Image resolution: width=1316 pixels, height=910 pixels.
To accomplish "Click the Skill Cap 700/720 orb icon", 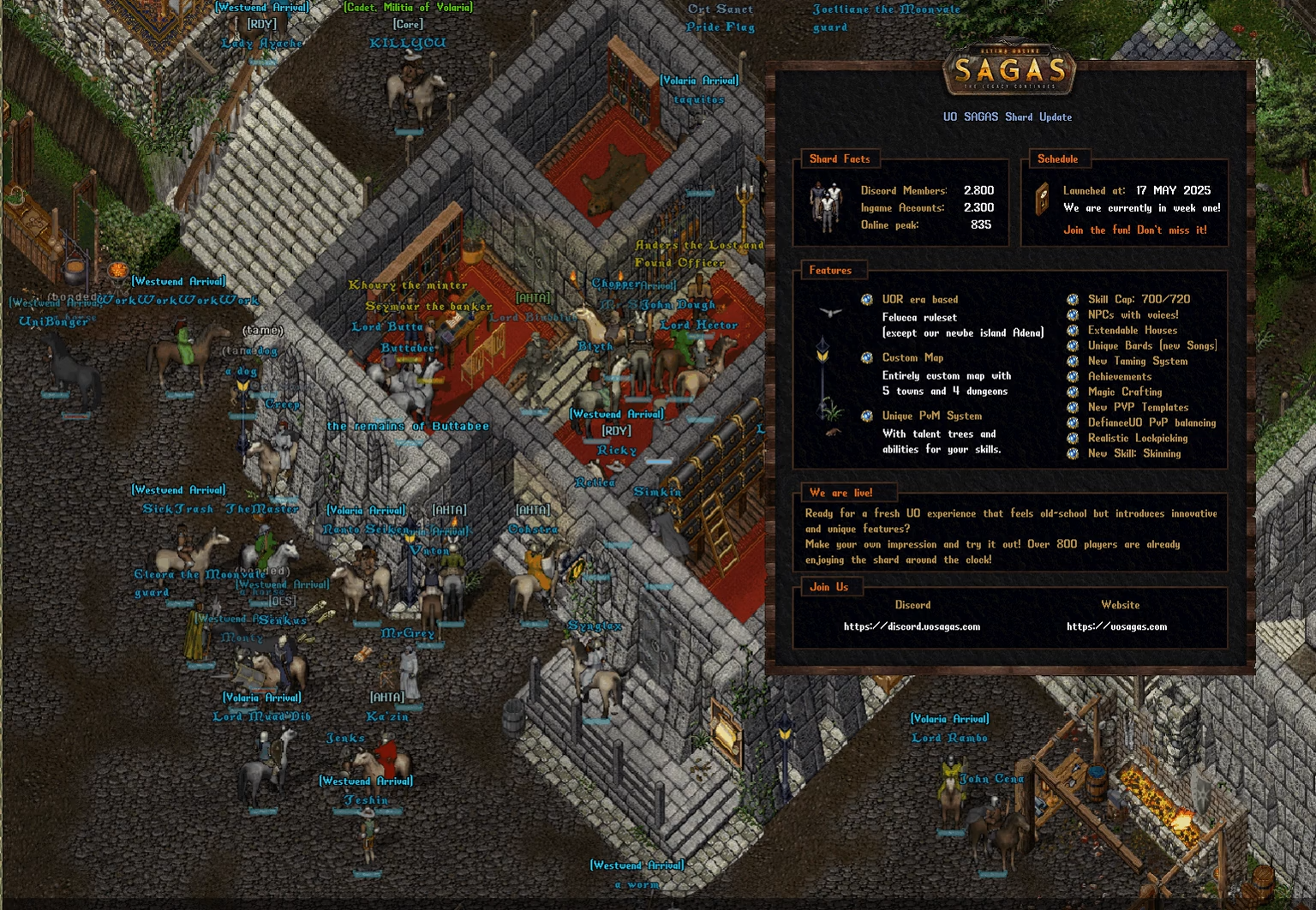I will tap(1071, 299).
